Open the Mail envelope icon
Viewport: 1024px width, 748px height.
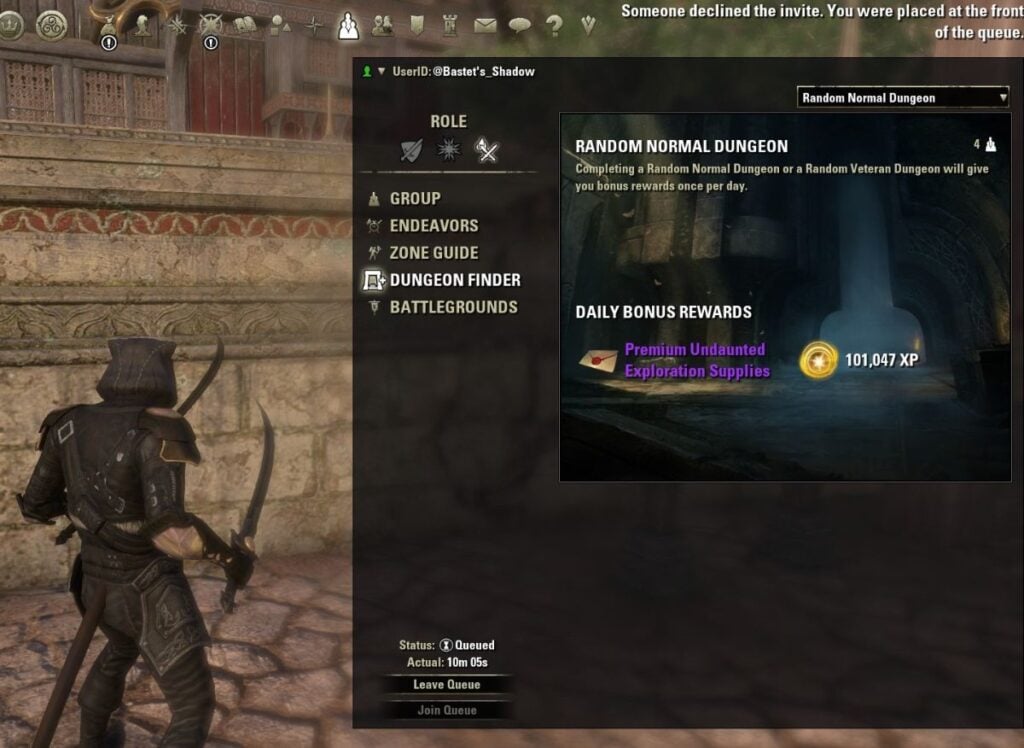coord(485,26)
